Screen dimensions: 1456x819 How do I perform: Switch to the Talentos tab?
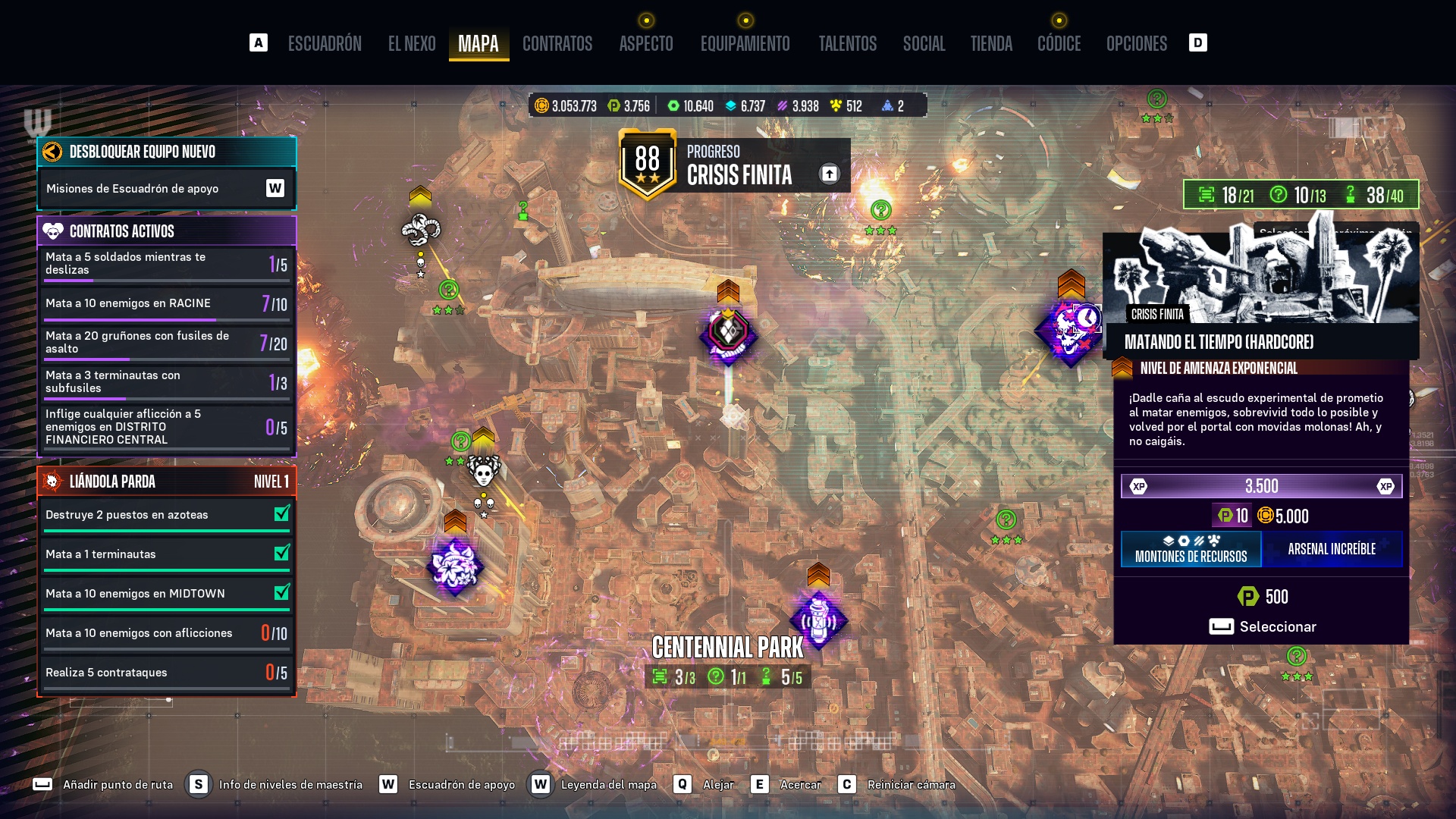point(847,44)
